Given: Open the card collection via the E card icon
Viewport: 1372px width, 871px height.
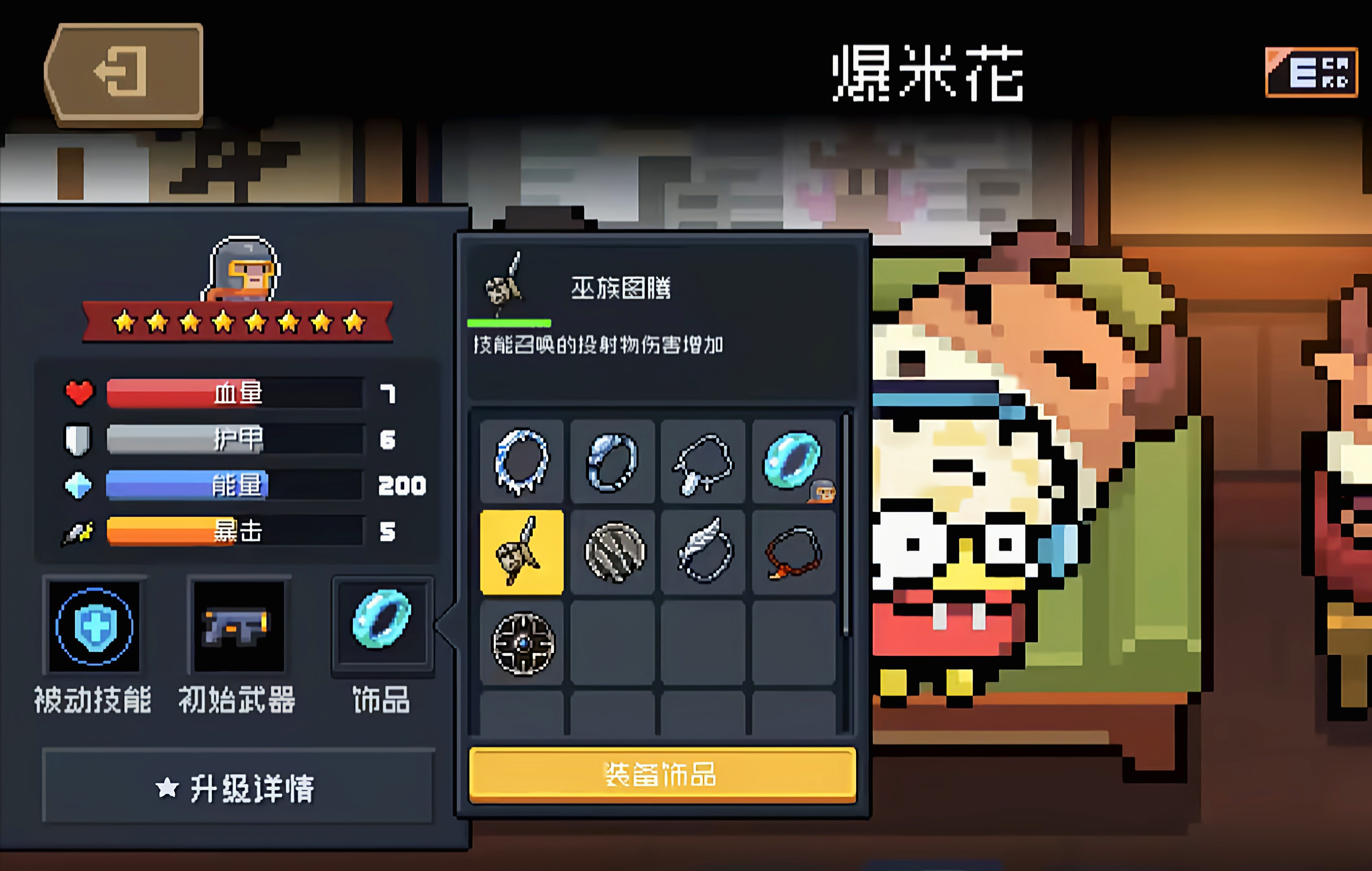Looking at the screenshot, I should [x=1312, y=73].
